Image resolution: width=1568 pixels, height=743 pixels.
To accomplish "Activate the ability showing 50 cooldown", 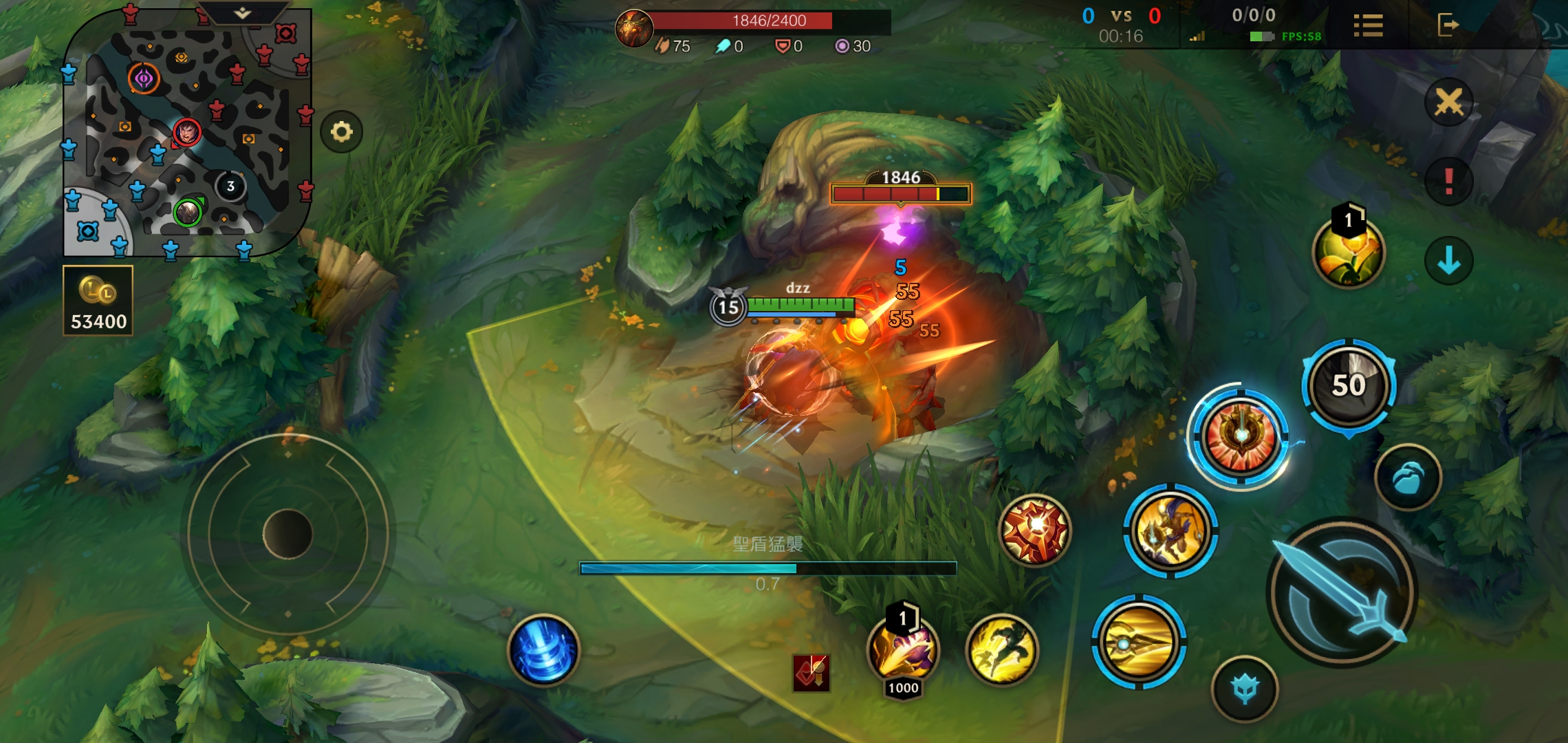I will click(x=1349, y=385).
